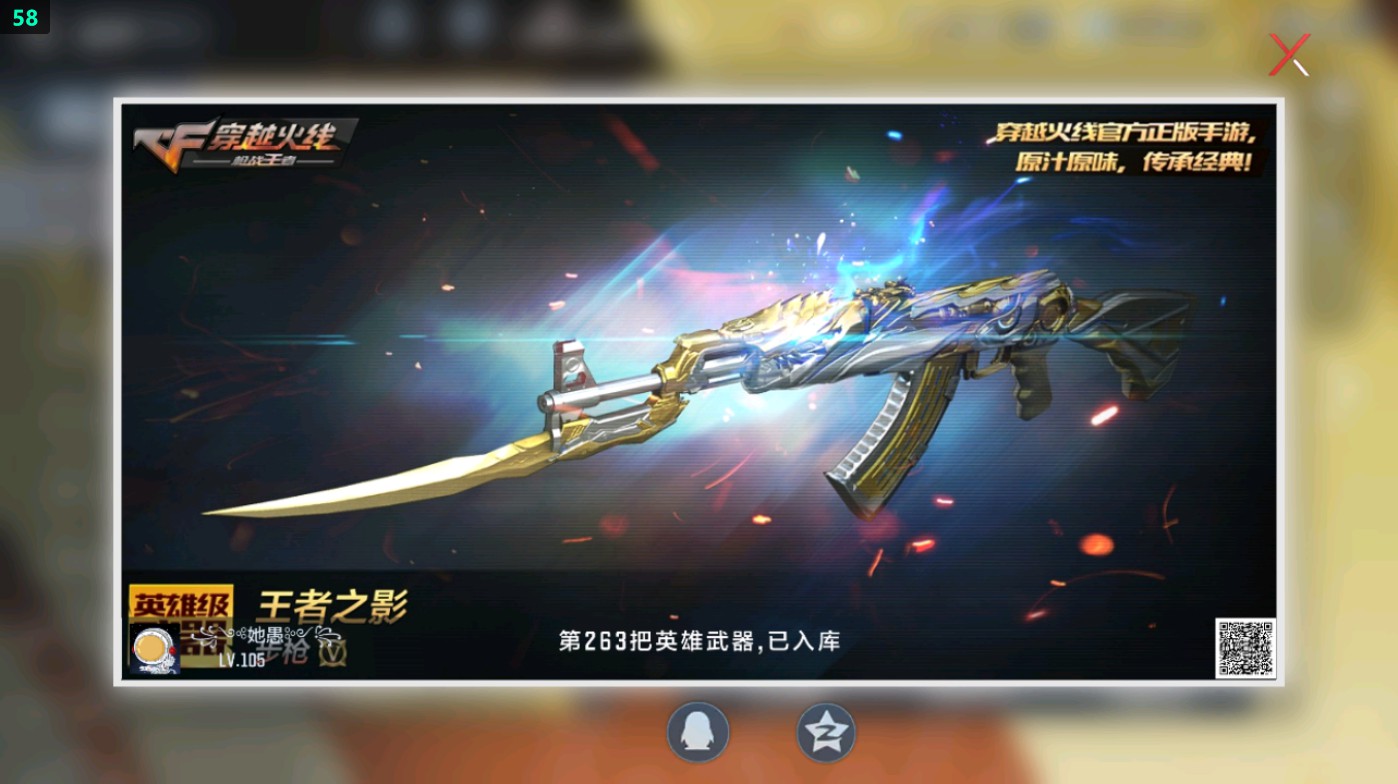Open details from the 第263把英雄武器 caption
The height and width of the screenshot is (784, 1398).
click(x=700, y=641)
